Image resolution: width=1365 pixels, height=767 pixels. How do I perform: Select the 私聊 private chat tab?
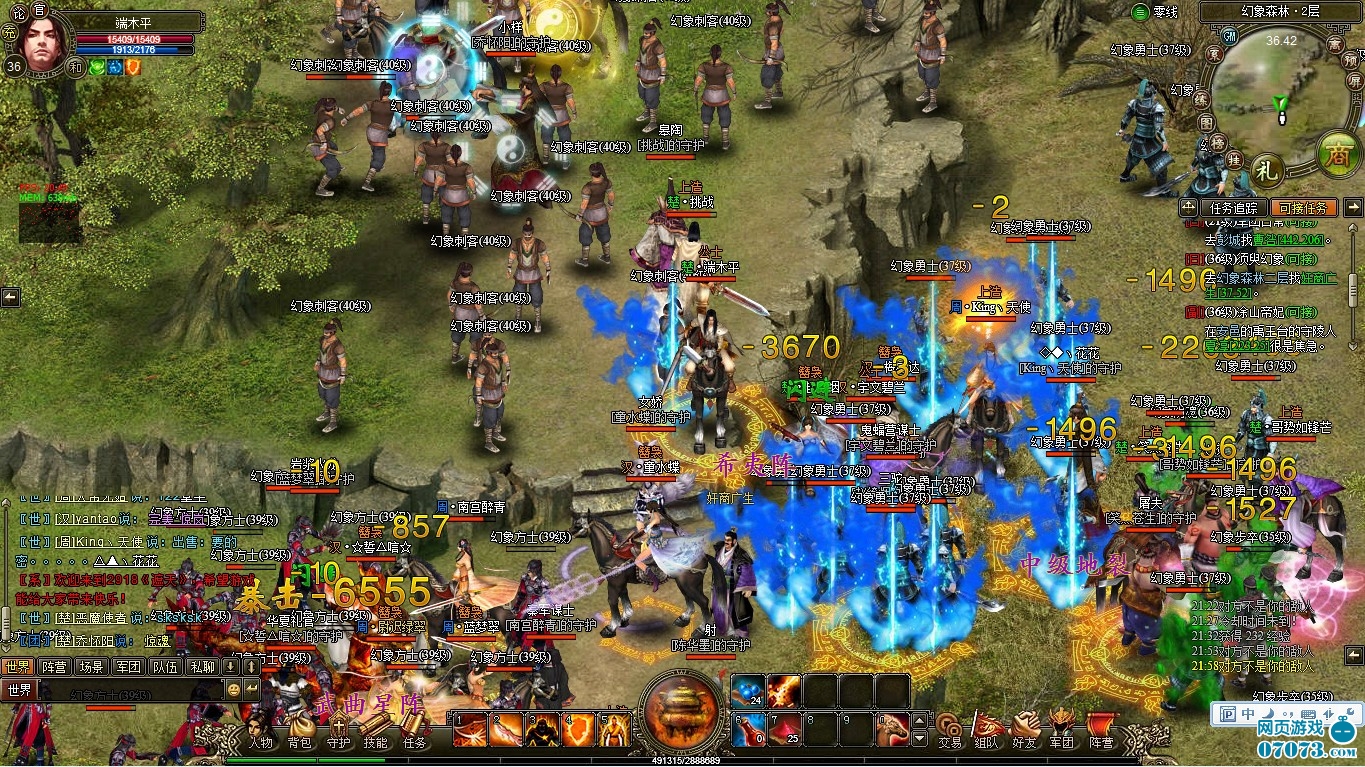202,666
